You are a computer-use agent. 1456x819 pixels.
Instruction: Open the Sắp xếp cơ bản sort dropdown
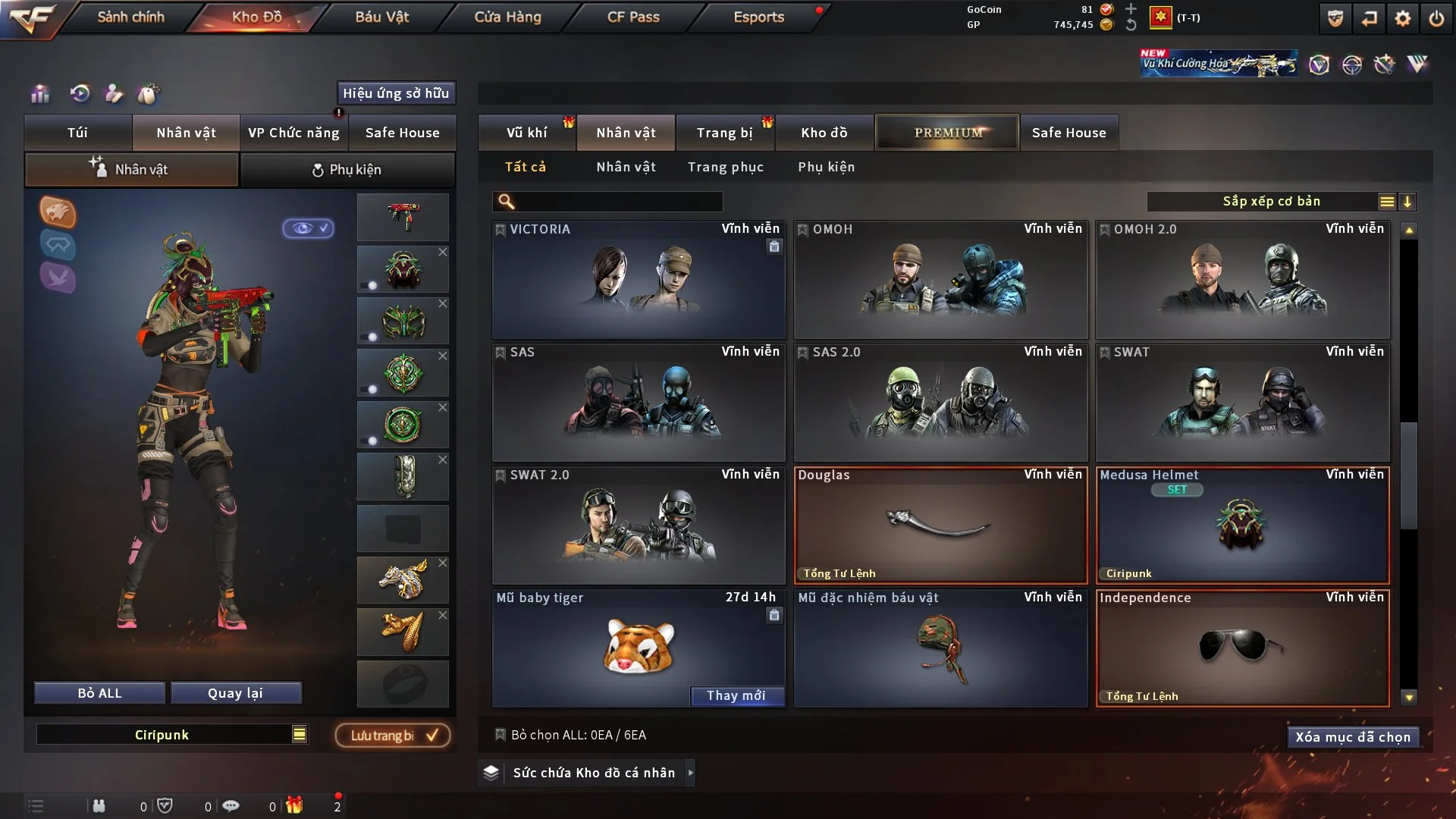tap(1271, 201)
